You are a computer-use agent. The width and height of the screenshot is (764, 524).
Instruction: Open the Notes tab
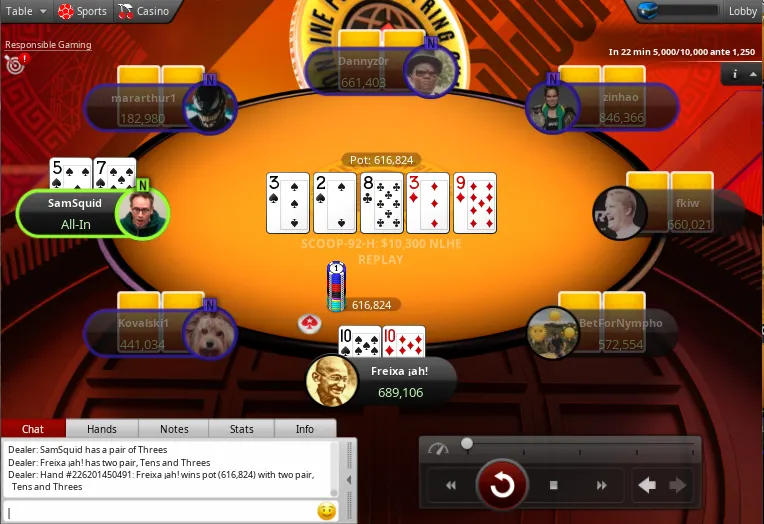click(174, 429)
